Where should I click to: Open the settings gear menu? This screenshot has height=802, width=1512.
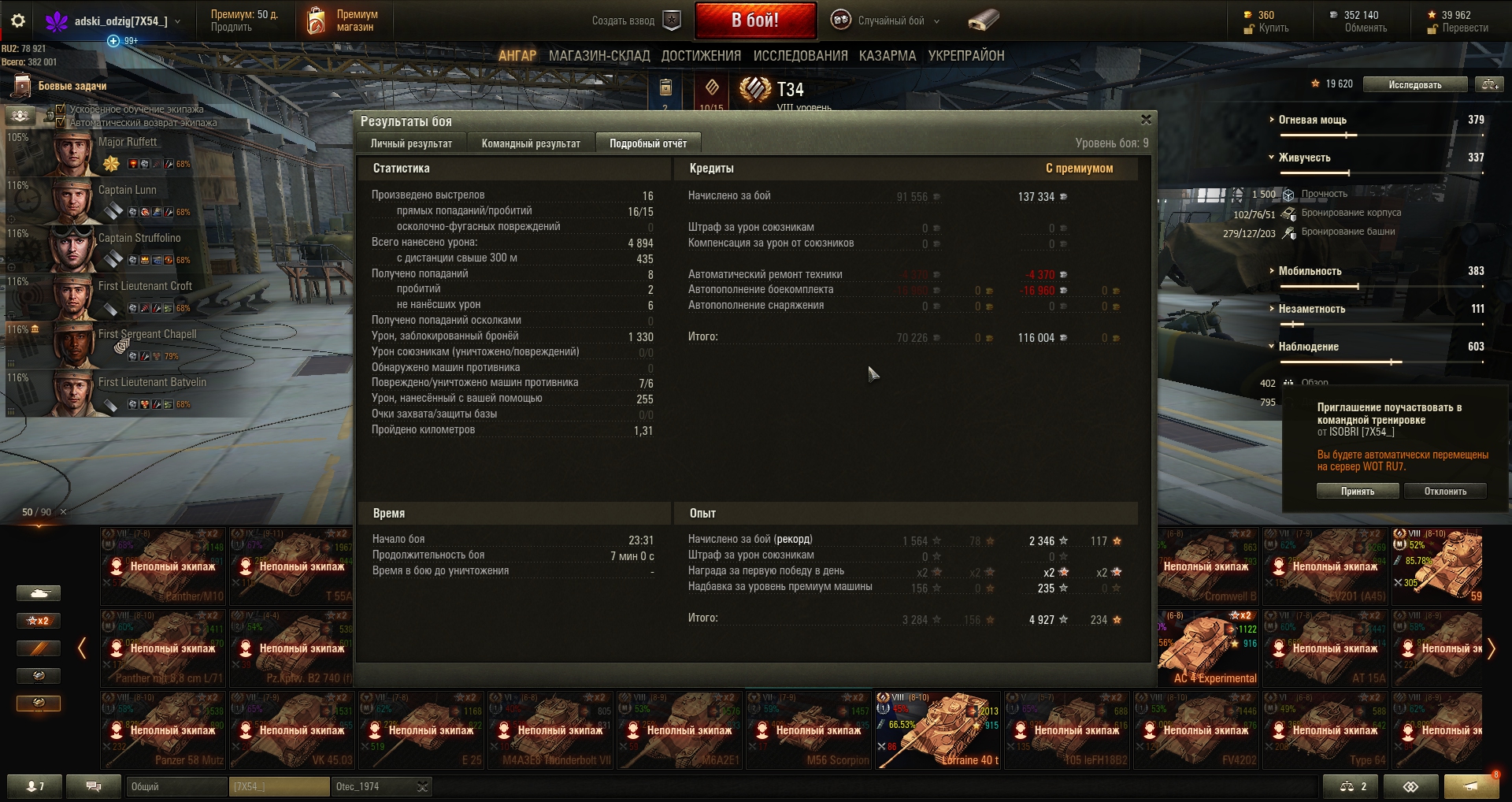coord(18,21)
